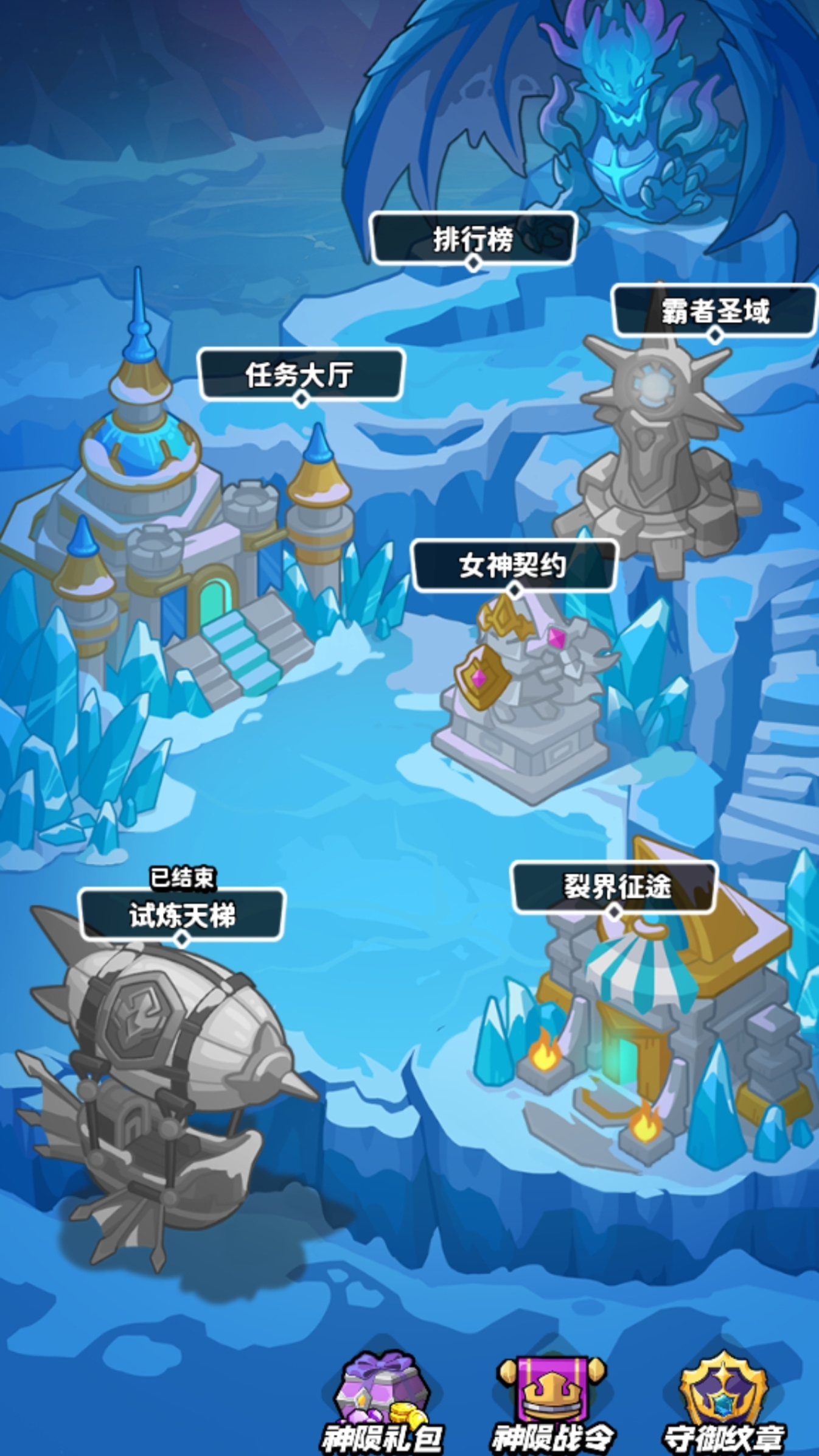Open the 排行榜 leaderboard label
The width and height of the screenshot is (819, 1456).
point(475,236)
